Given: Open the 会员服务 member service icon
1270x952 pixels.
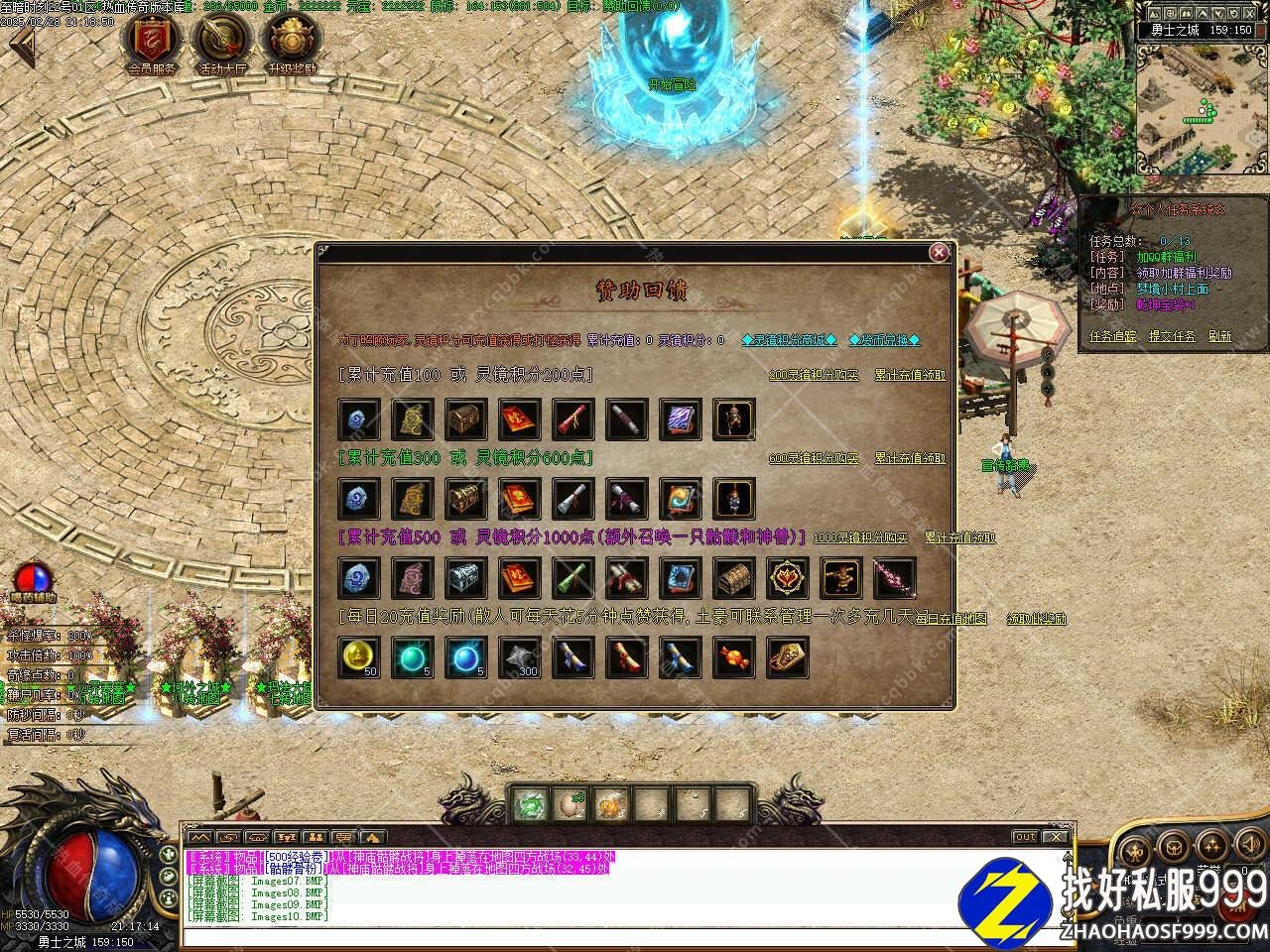Looking at the screenshot, I should (152, 42).
